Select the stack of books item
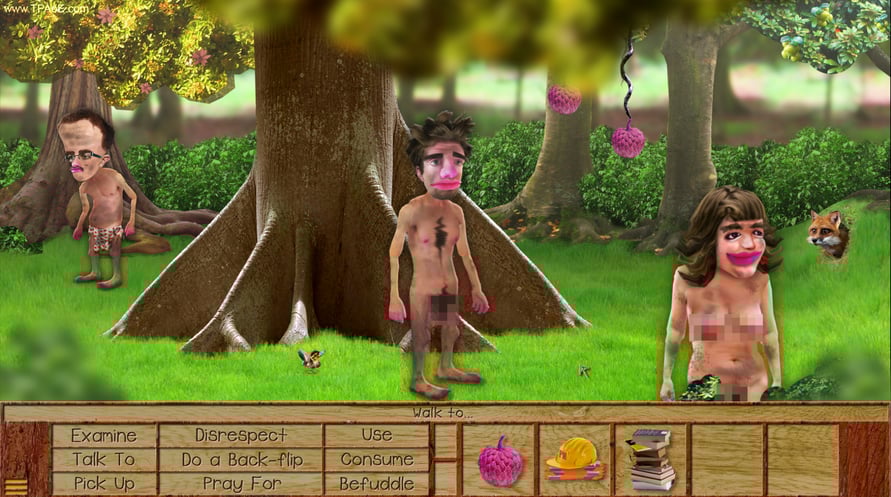Image resolution: width=891 pixels, height=497 pixels. pyautogui.click(x=651, y=460)
